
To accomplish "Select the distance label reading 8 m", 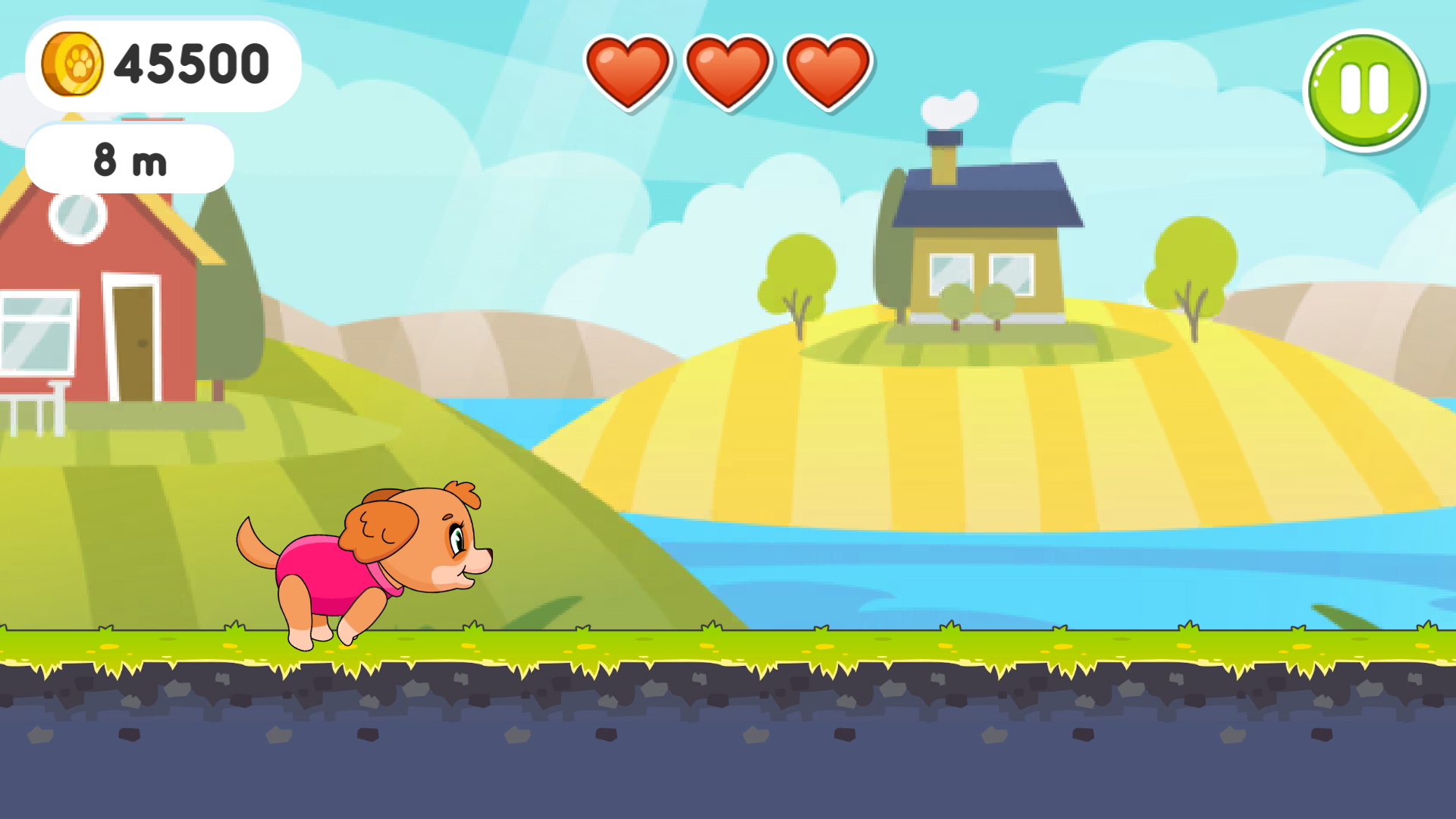I will click(130, 158).
